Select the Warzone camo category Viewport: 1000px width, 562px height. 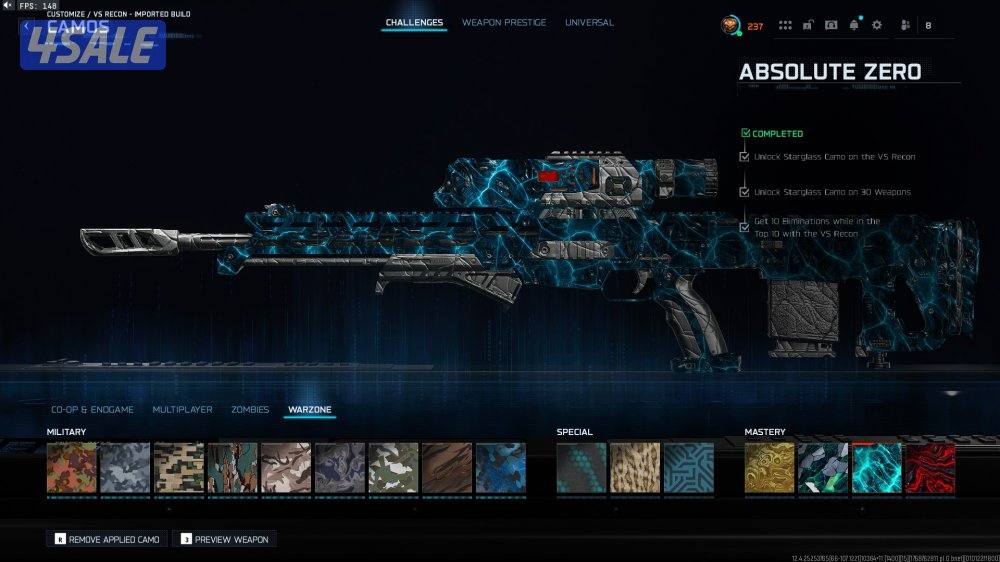click(x=309, y=410)
